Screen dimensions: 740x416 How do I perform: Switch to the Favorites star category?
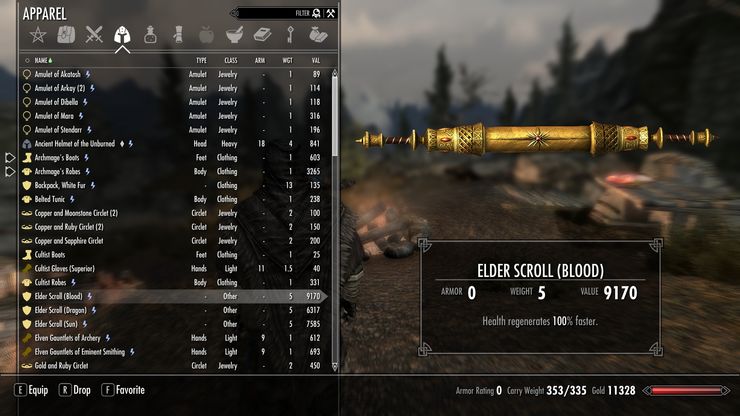pyautogui.click(x=40, y=36)
